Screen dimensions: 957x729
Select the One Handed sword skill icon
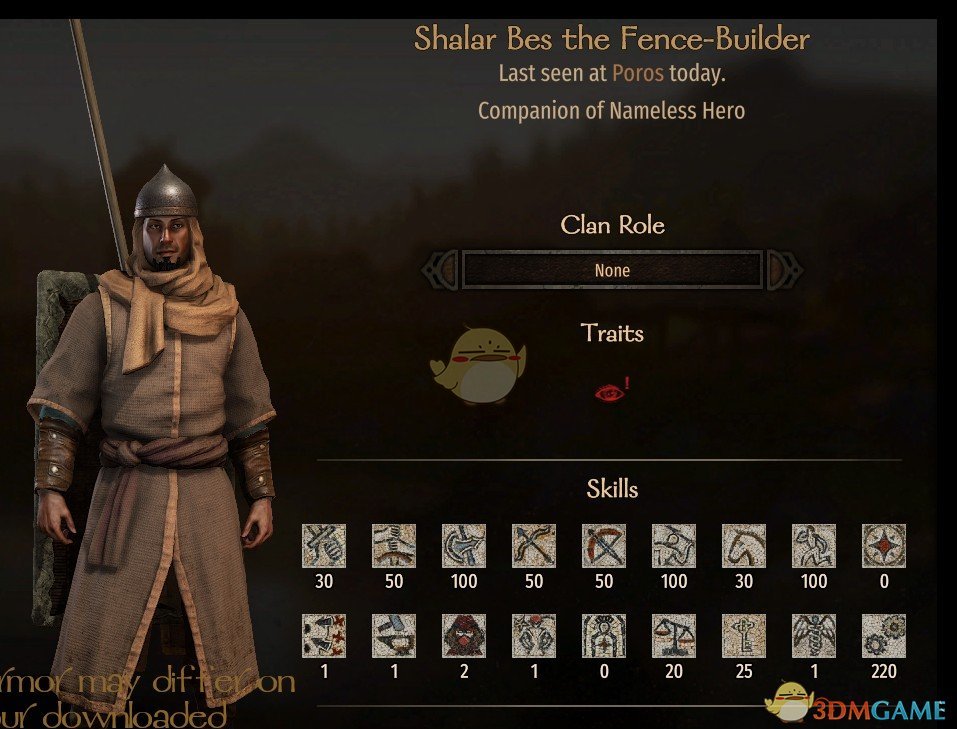pos(324,546)
